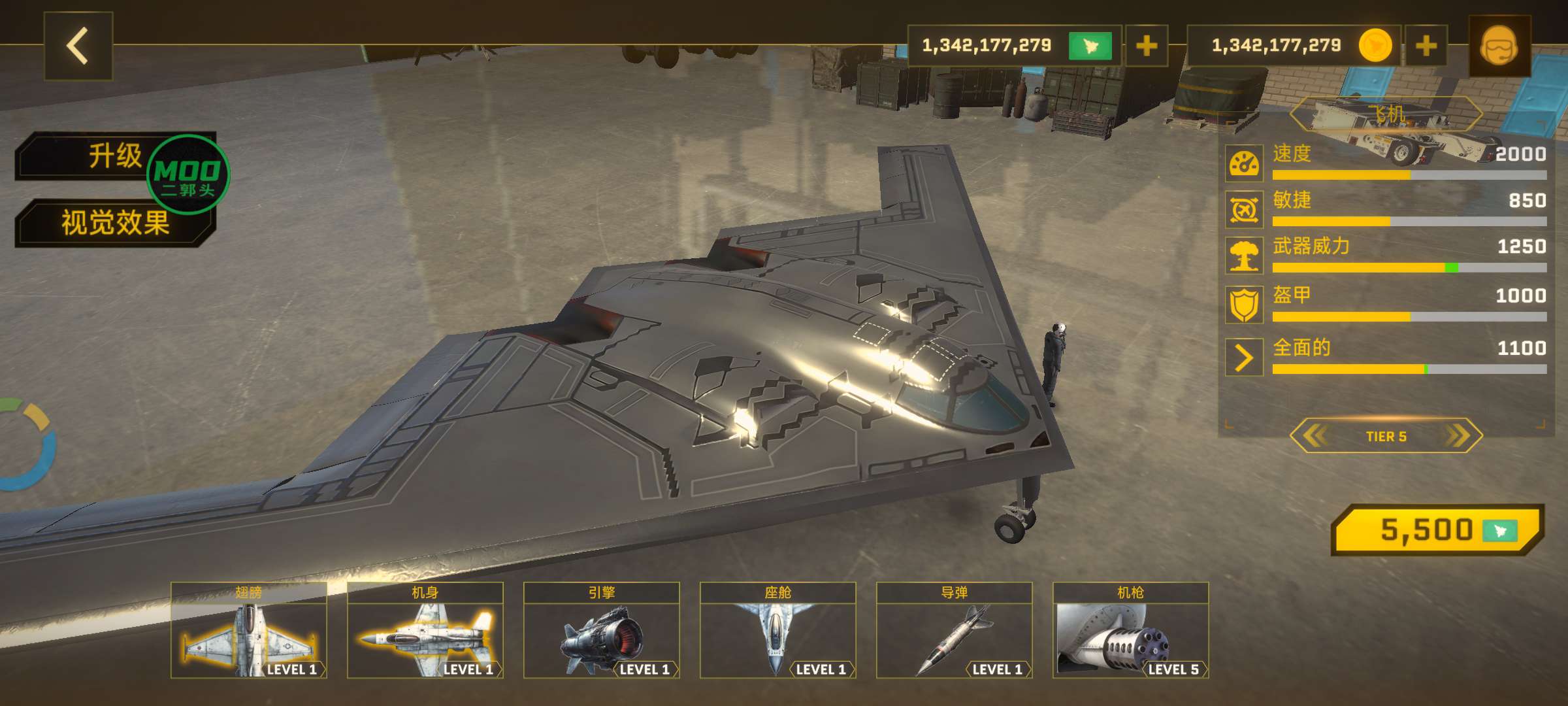Choose the 座舱 cockpit upgrade slot
The width and height of the screenshot is (1568, 706).
778,630
